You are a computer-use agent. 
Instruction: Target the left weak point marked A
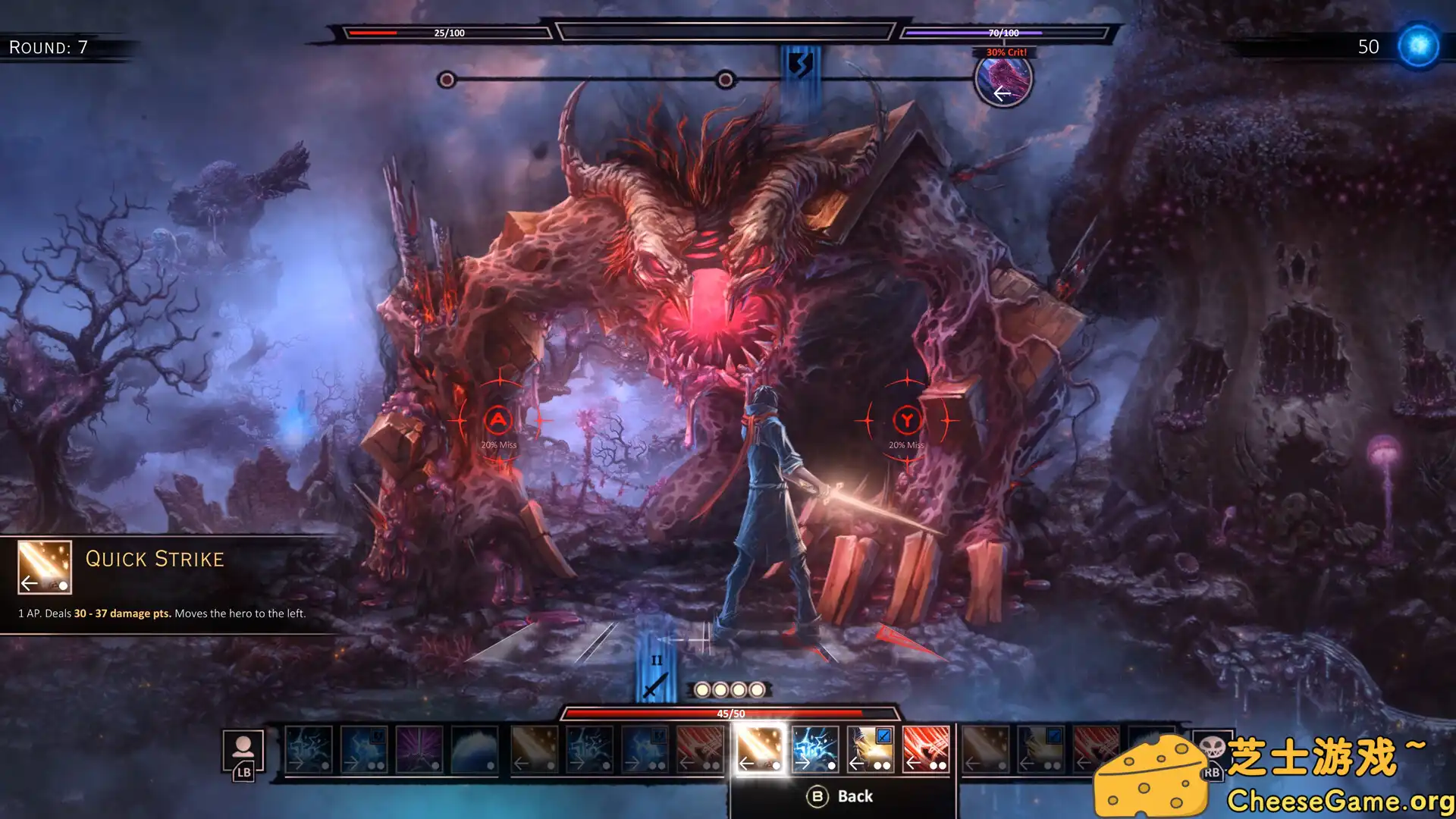[498, 419]
